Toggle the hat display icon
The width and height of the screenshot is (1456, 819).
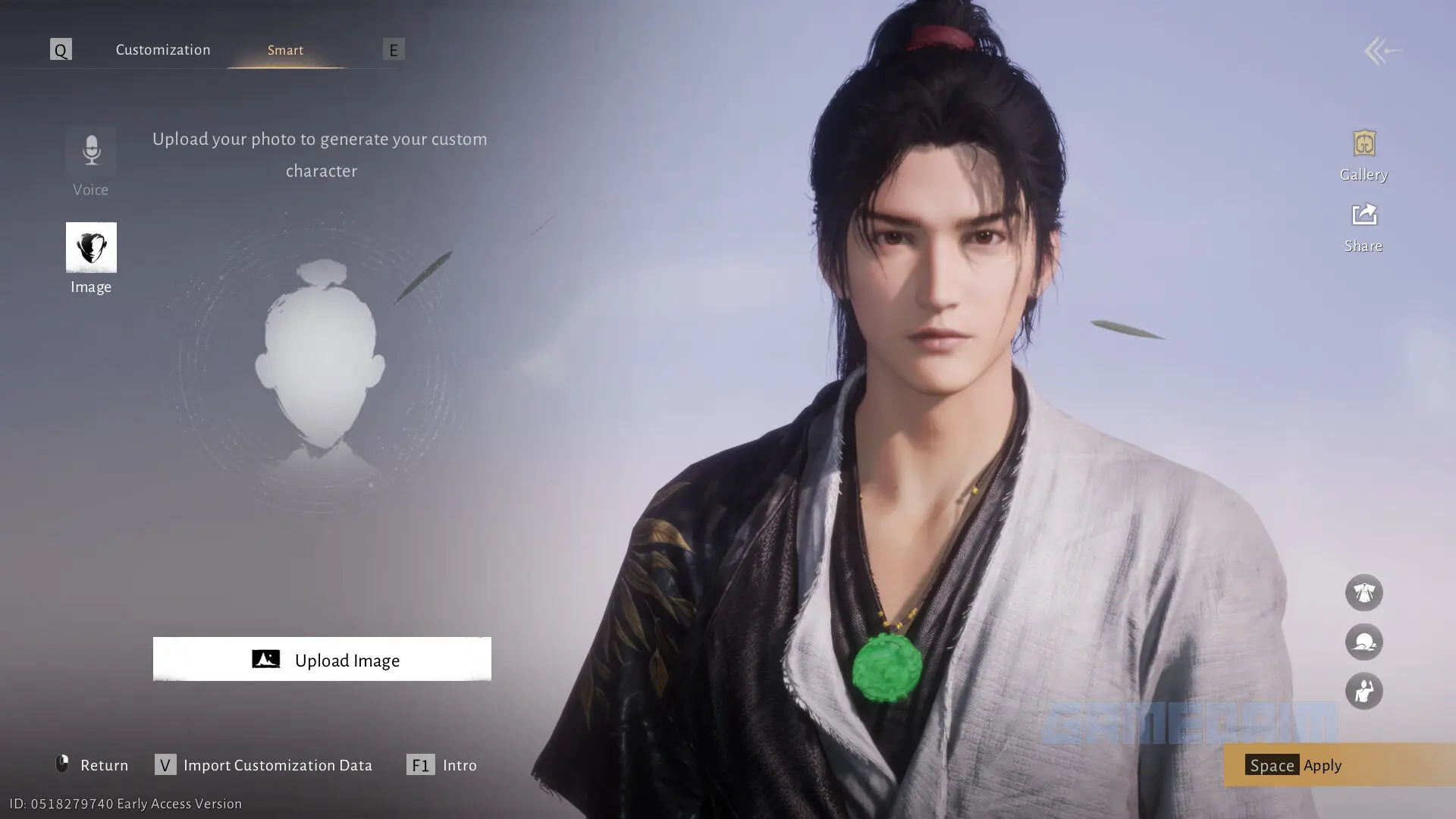1363,642
